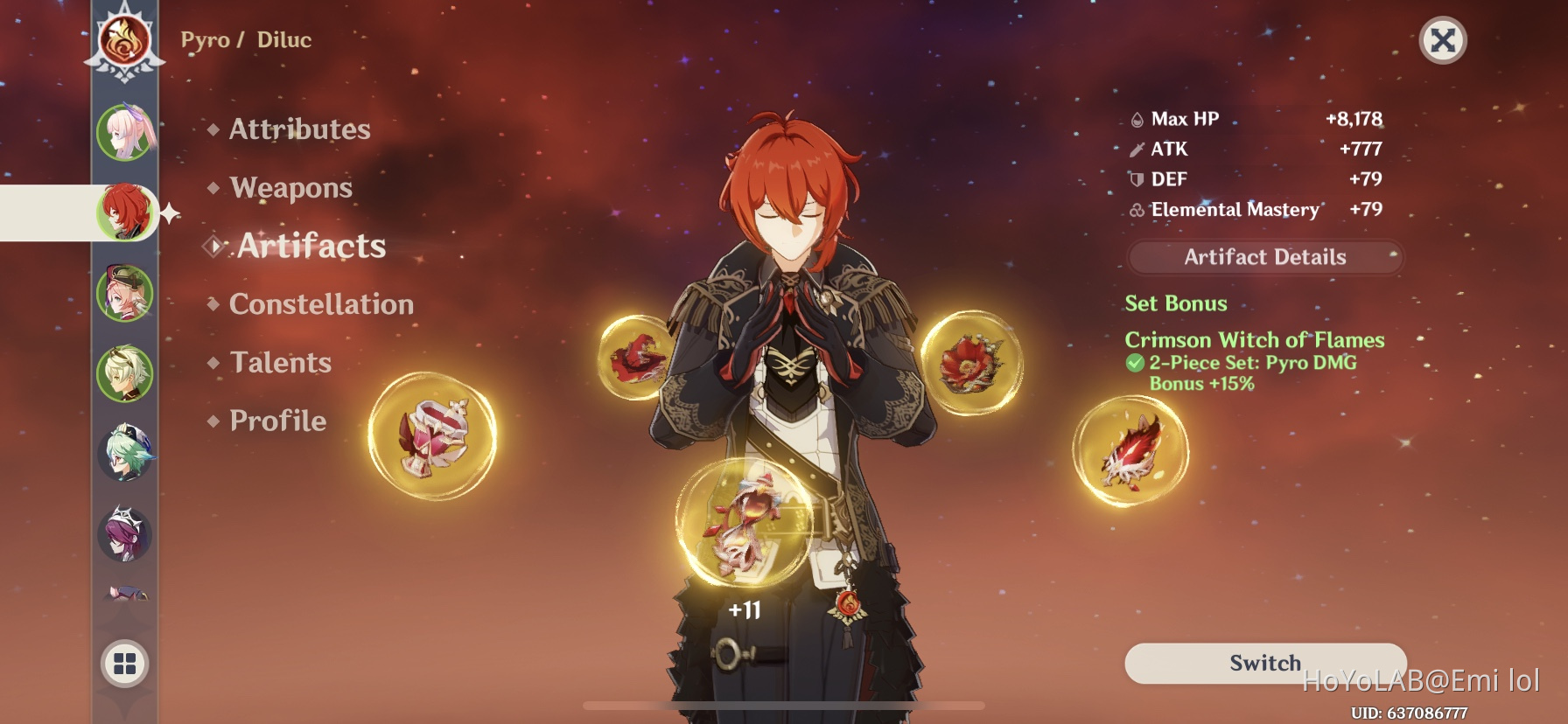Click the goblet artifact on the far left

coord(436,437)
